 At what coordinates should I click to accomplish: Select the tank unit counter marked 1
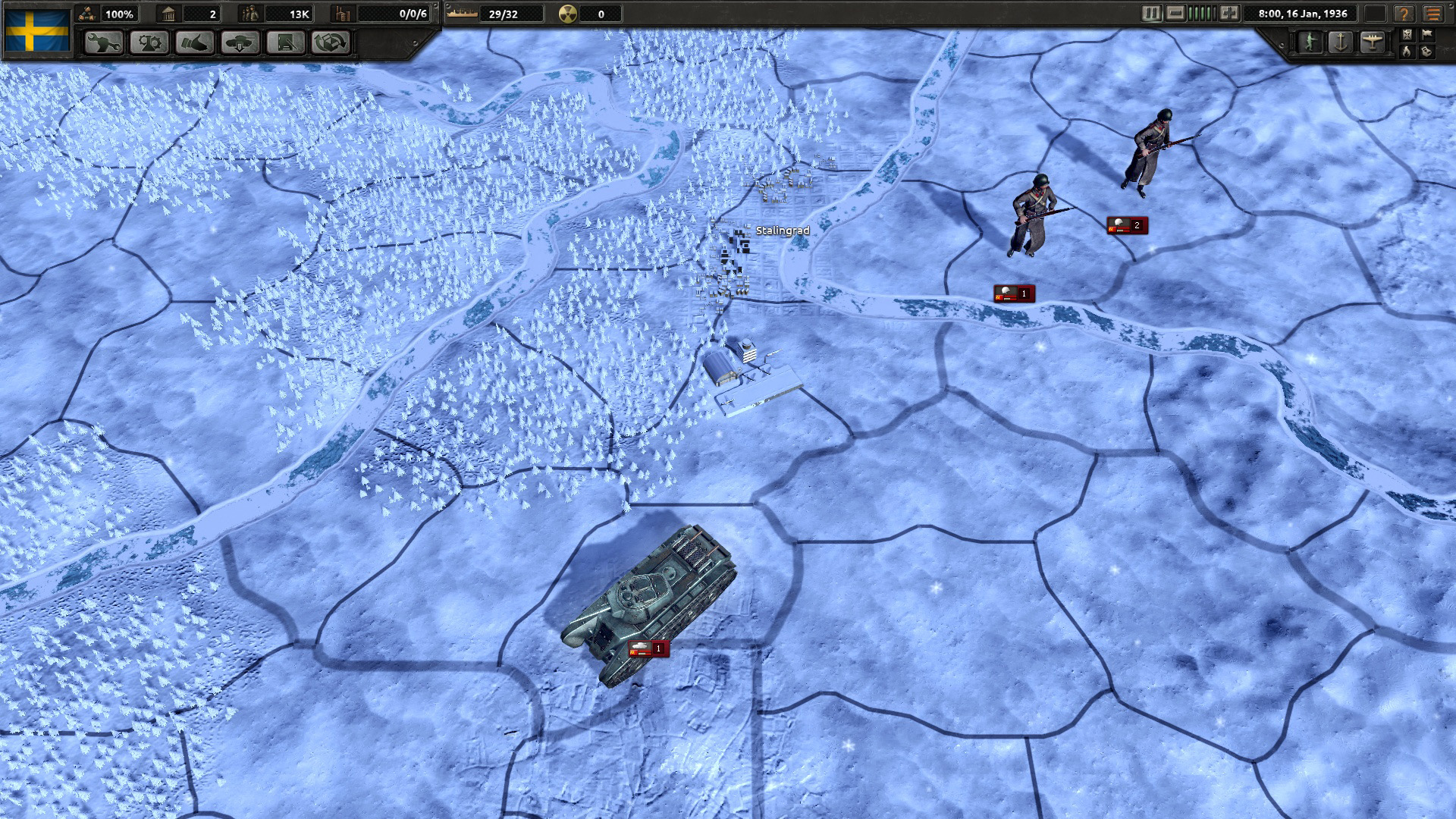648,648
